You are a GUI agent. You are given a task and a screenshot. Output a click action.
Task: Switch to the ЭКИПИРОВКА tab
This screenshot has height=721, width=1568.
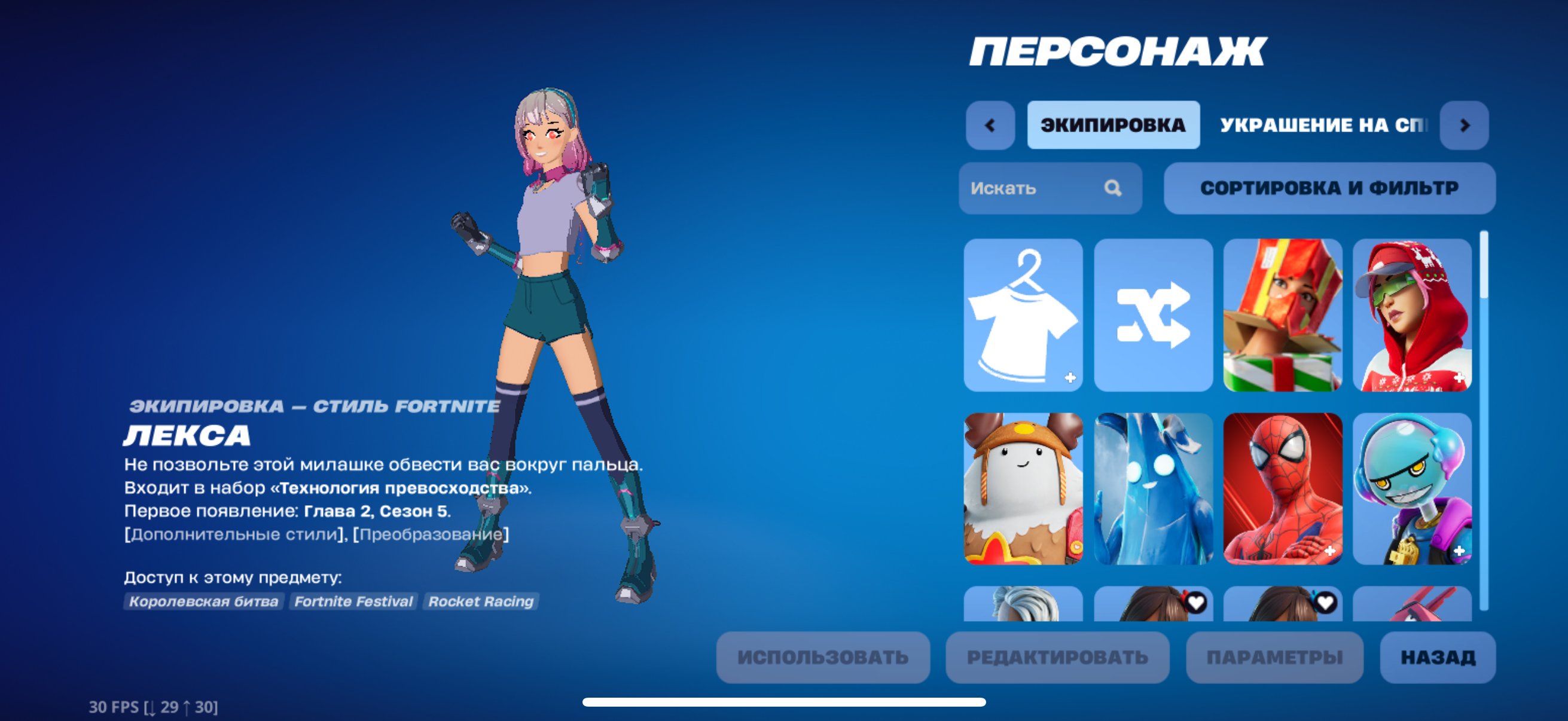pyautogui.click(x=1114, y=126)
